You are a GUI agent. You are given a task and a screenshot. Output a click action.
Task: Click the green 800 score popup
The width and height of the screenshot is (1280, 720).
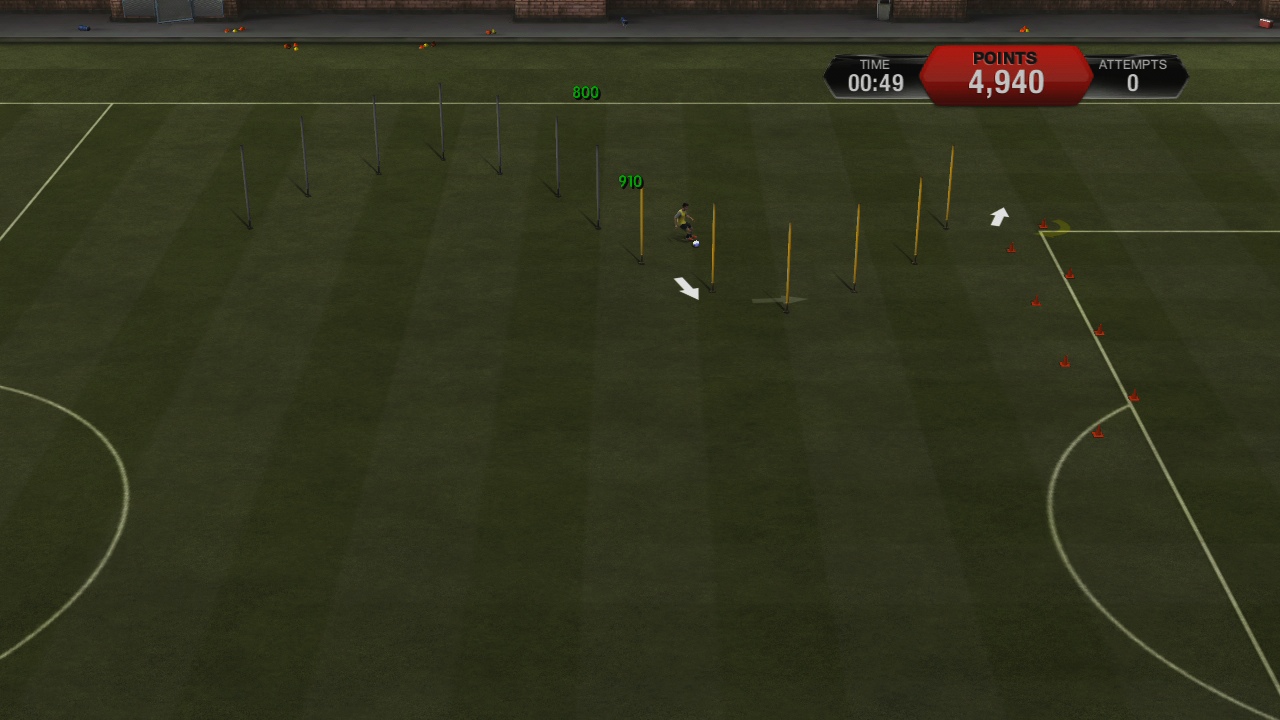point(585,92)
